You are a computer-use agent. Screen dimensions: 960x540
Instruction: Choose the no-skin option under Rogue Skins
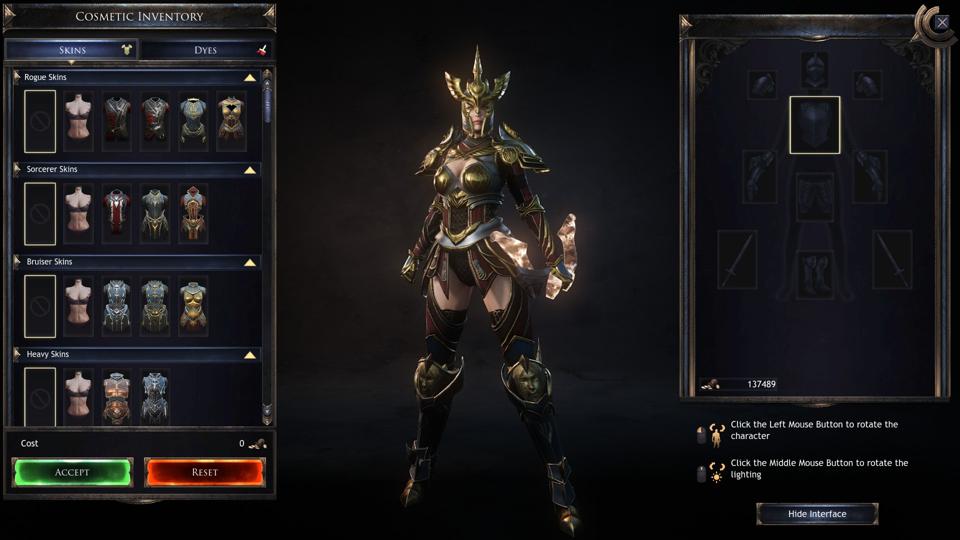point(40,122)
